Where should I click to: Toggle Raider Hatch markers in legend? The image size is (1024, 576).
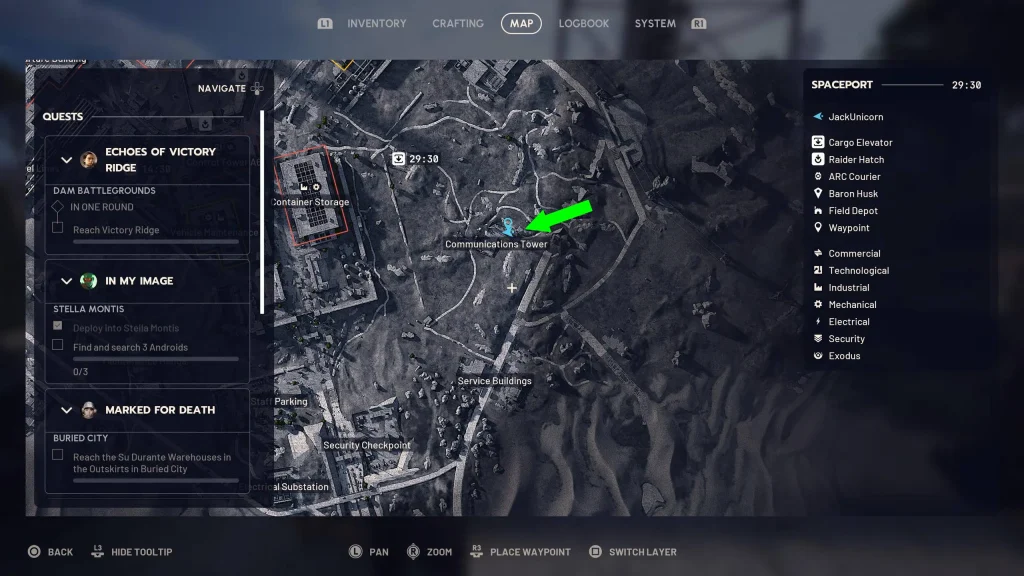(856, 159)
